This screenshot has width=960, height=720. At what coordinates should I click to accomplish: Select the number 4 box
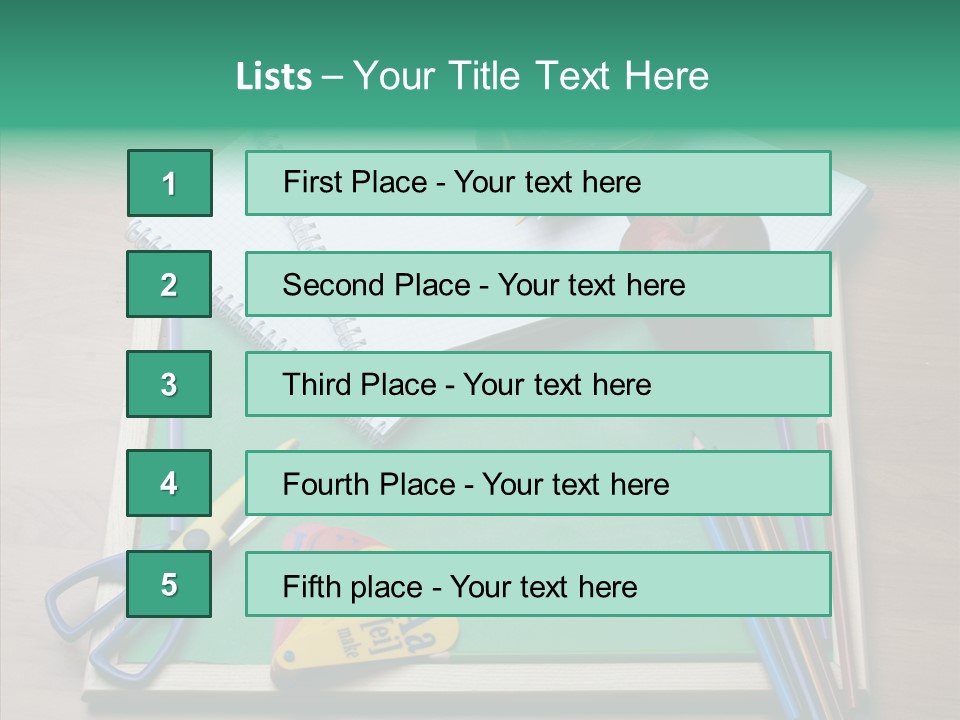coord(169,484)
